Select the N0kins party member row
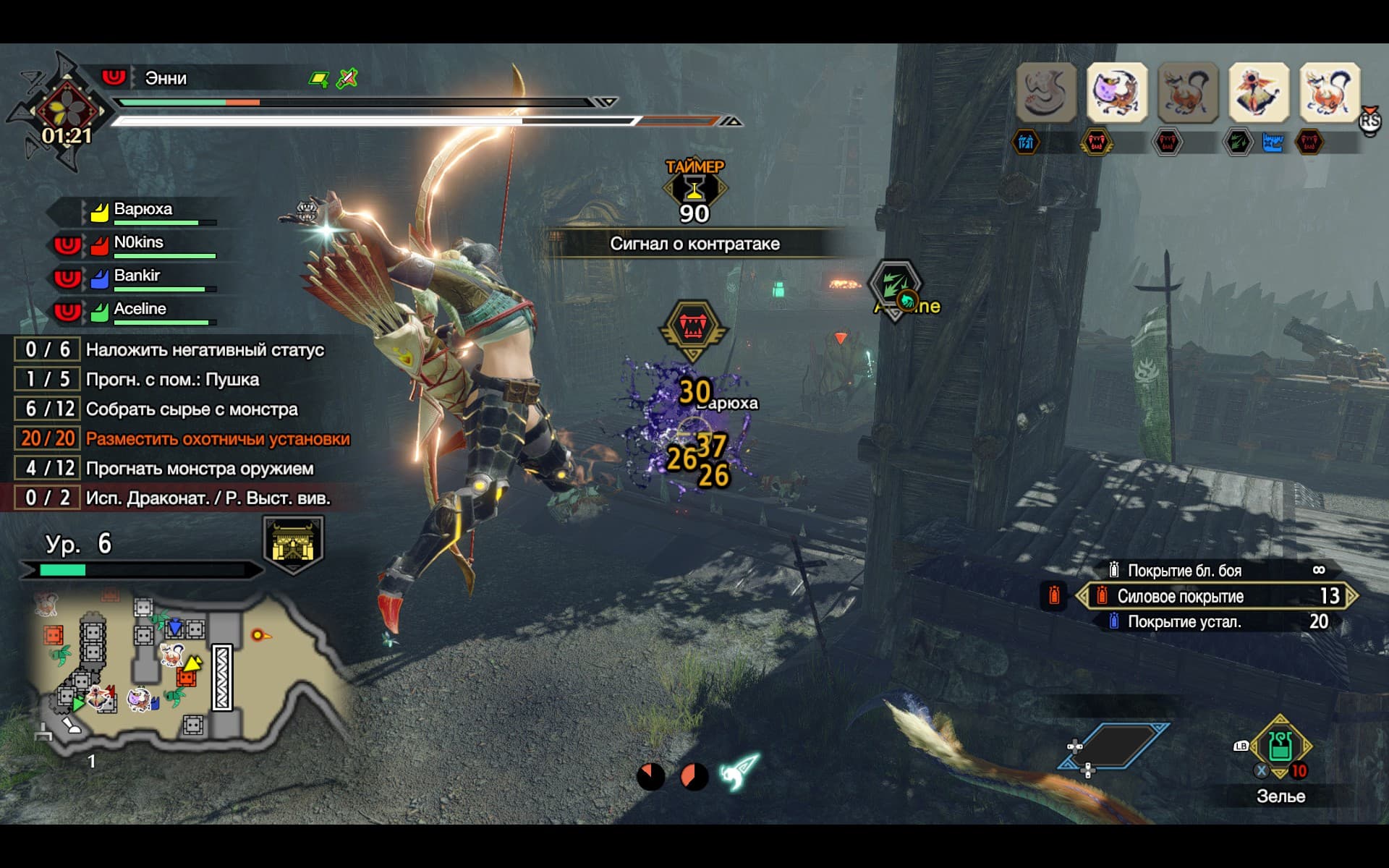The width and height of the screenshot is (1389, 868). [139, 243]
